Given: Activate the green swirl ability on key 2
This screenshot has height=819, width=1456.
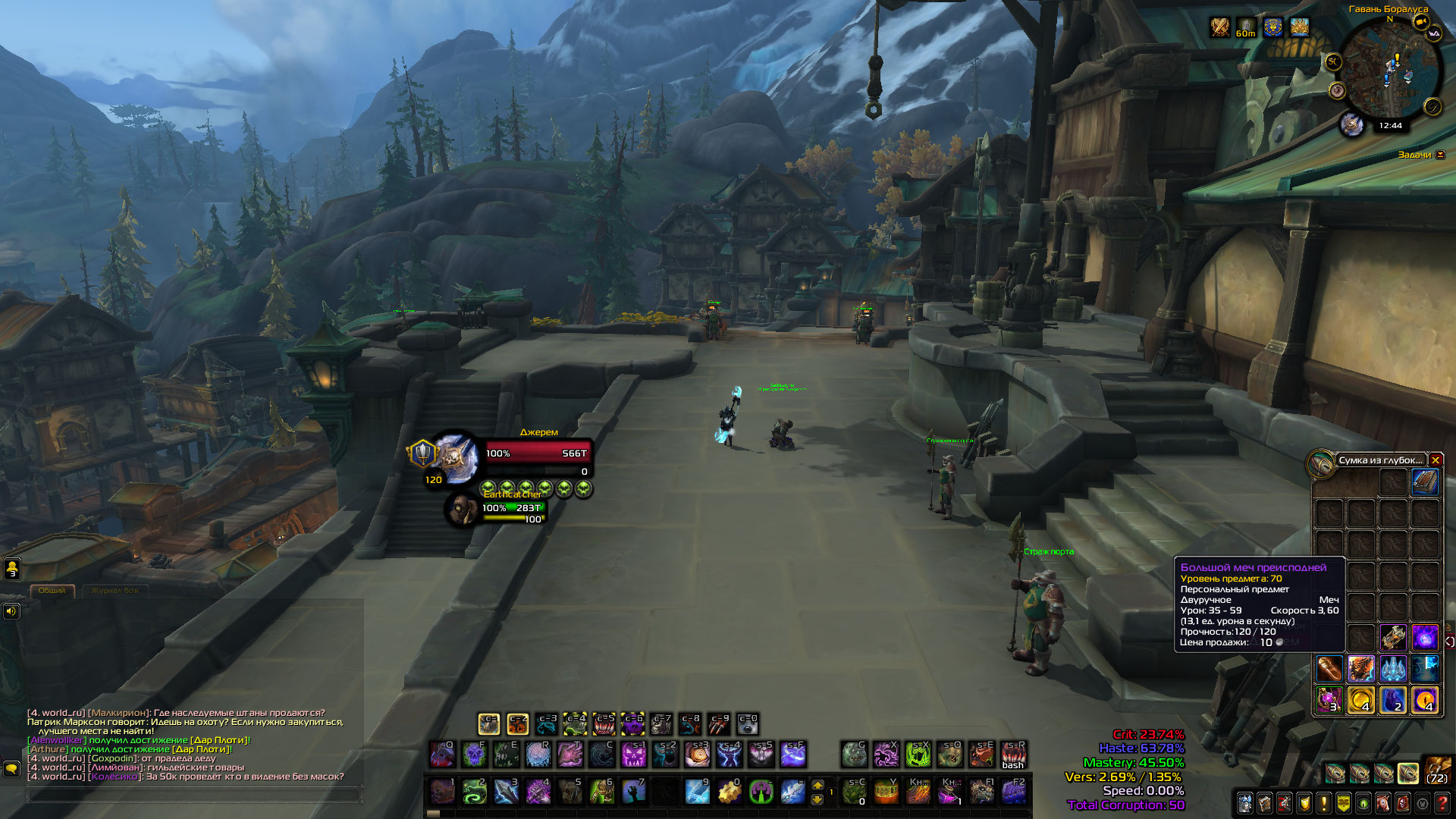Looking at the screenshot, I should pos(474,792).
